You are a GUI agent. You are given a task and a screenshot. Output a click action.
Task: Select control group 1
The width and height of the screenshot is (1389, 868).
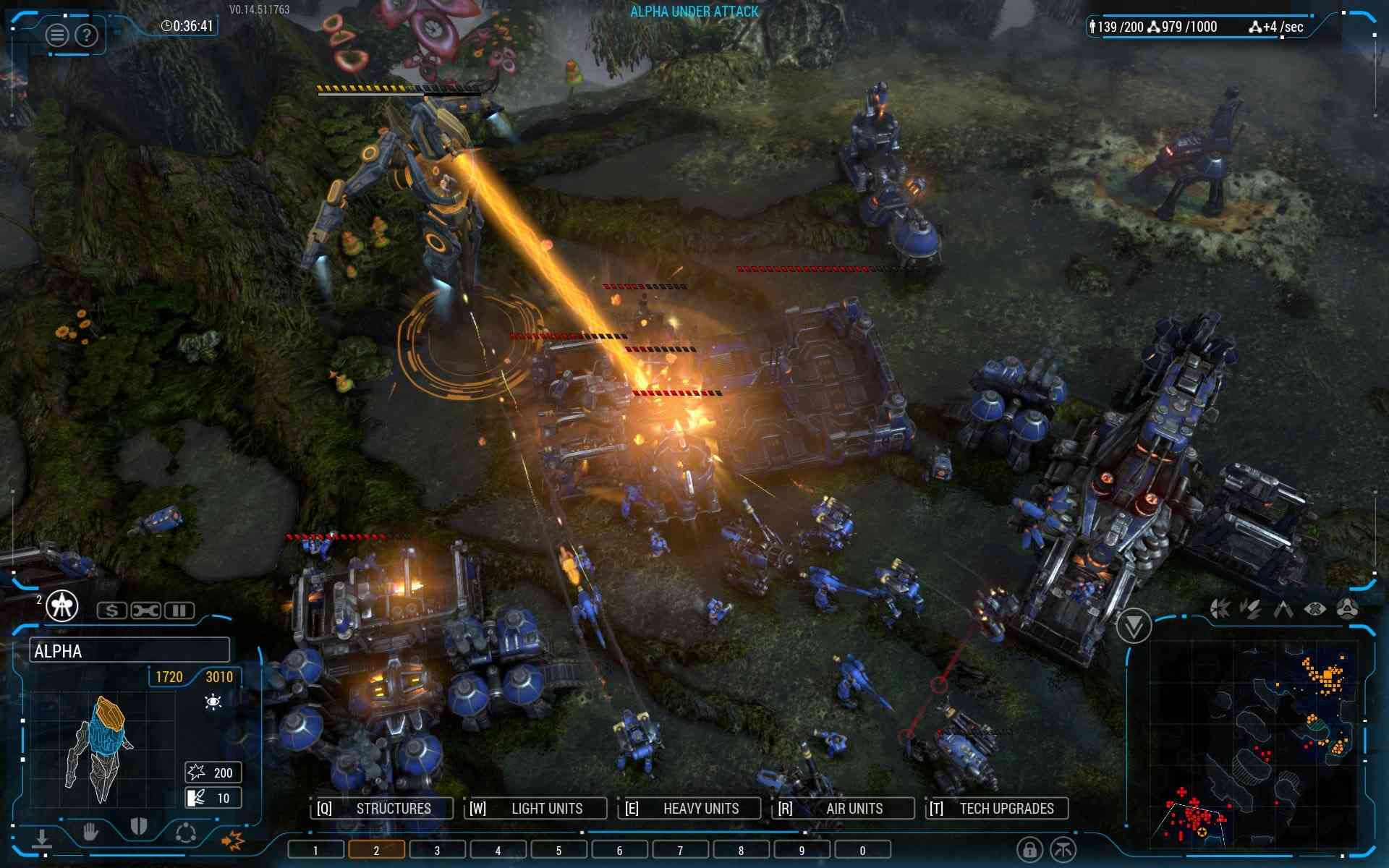(x=315, y=850)
